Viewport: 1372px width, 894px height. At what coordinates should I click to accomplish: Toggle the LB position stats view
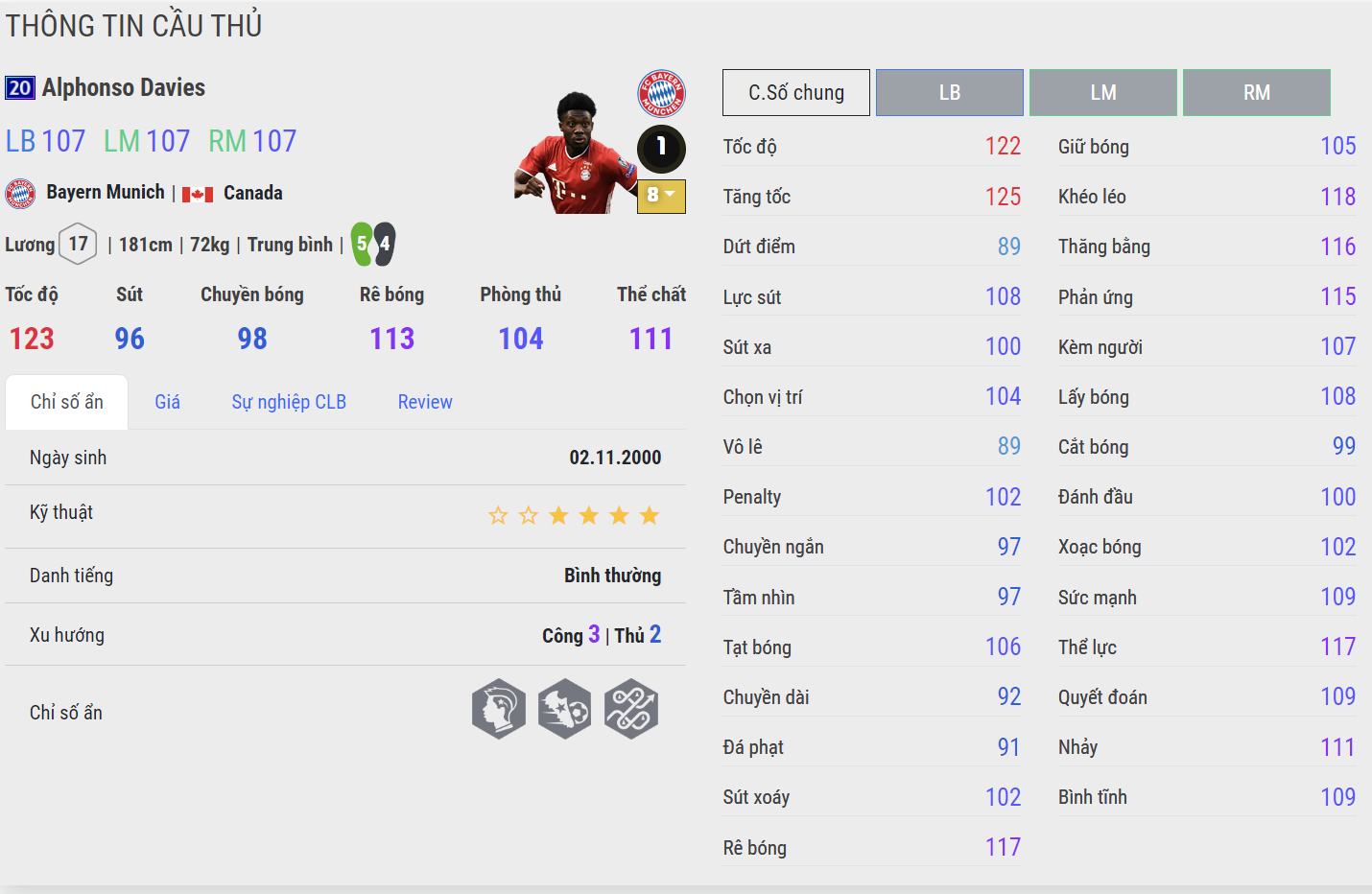pos(949,92)
